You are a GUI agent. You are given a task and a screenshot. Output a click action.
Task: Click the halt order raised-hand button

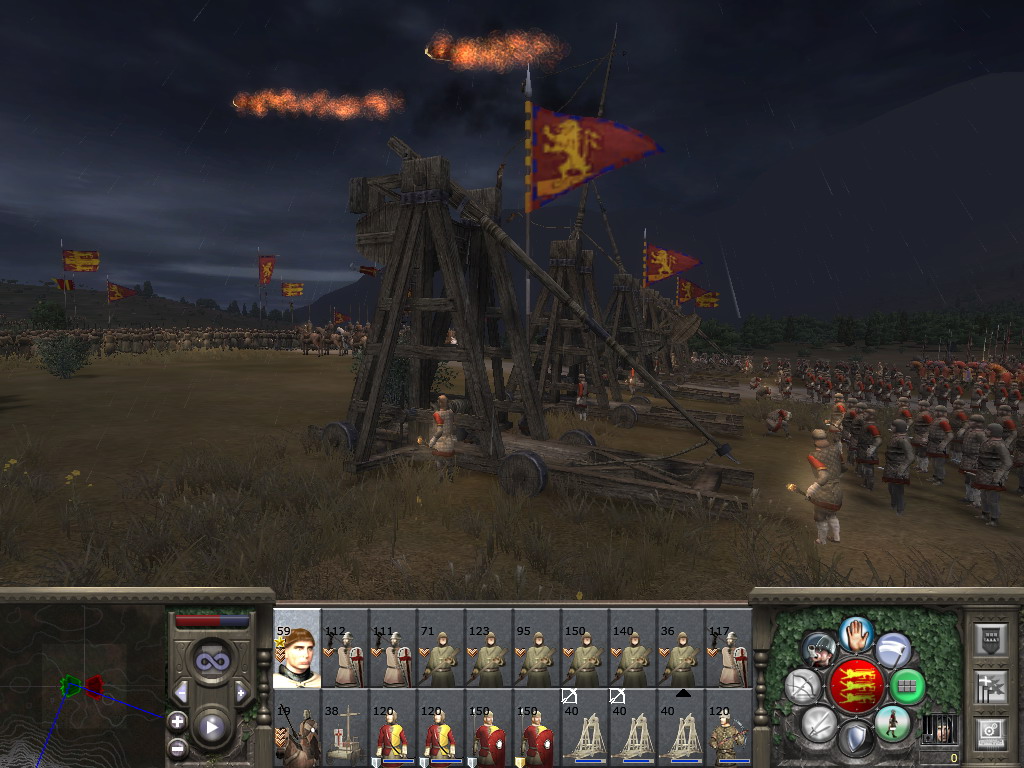[856, 633]
